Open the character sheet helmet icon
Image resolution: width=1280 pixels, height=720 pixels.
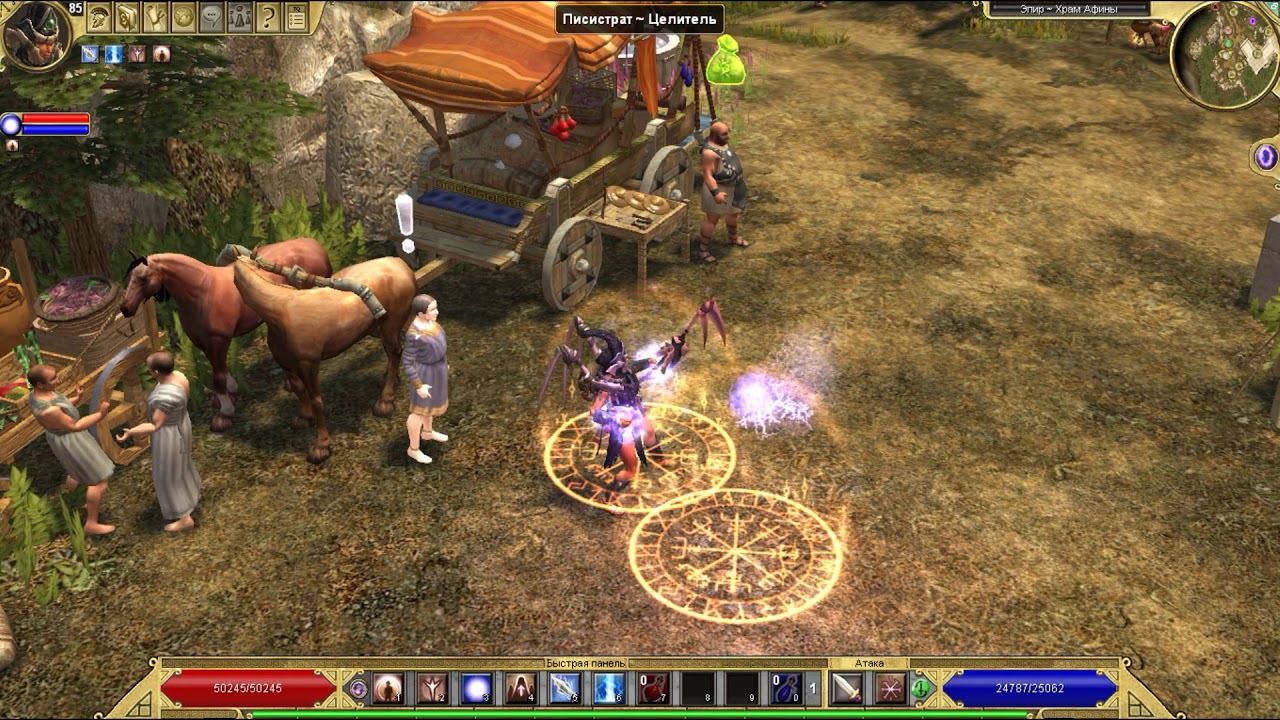click(99, 17)
